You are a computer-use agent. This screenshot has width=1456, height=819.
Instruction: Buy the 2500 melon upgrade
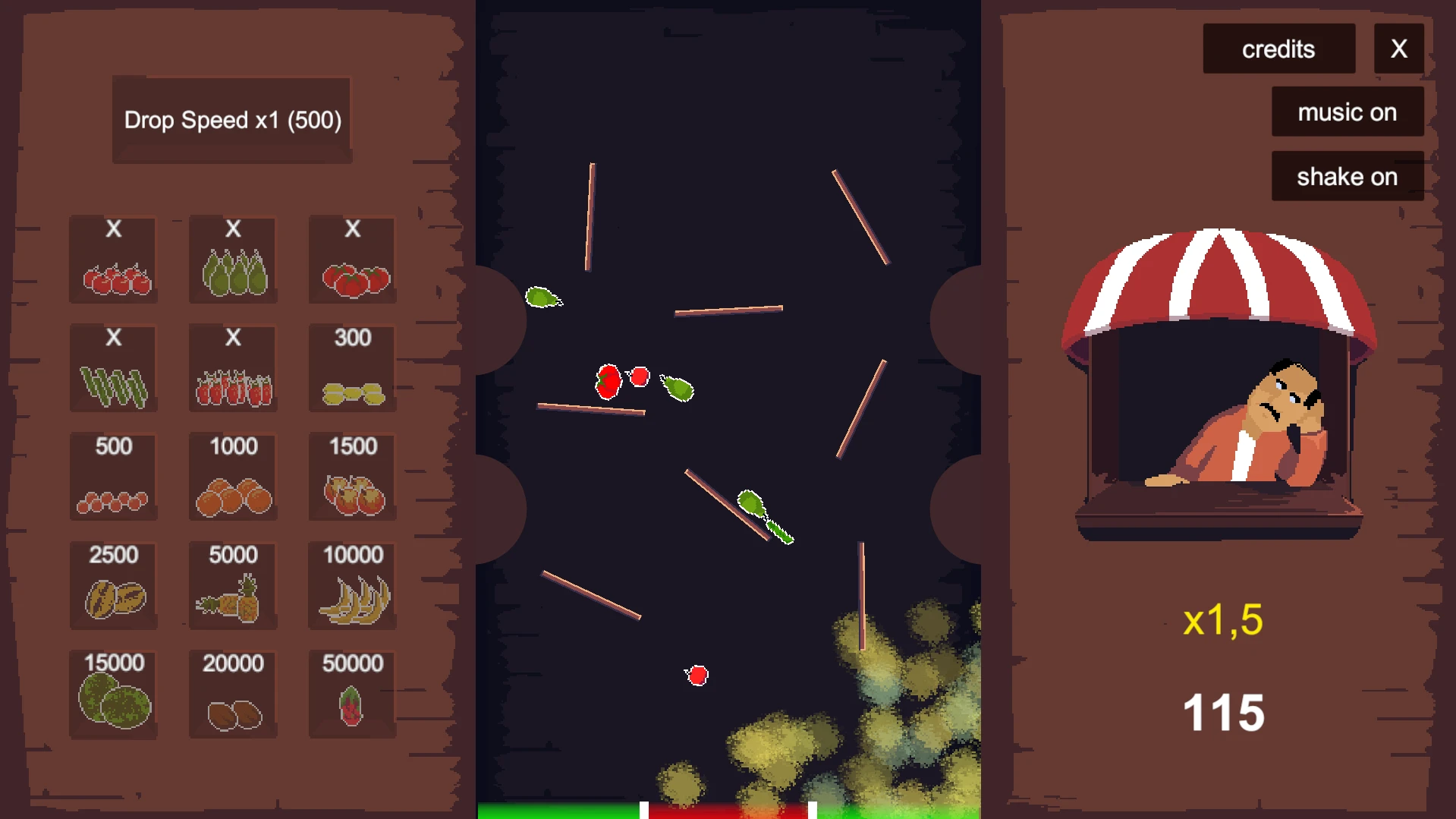point(114,586)
